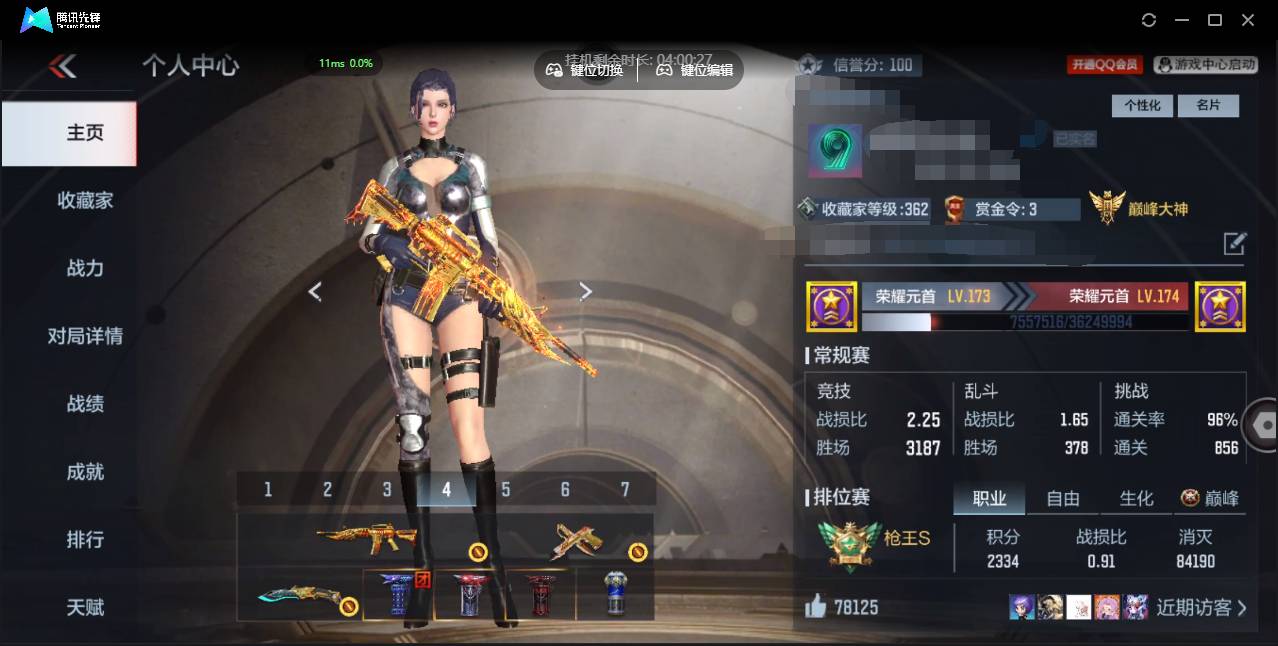Open the 名片 name card button
The height and width of the screenshot is (646, 1278).
[1208, 105]
